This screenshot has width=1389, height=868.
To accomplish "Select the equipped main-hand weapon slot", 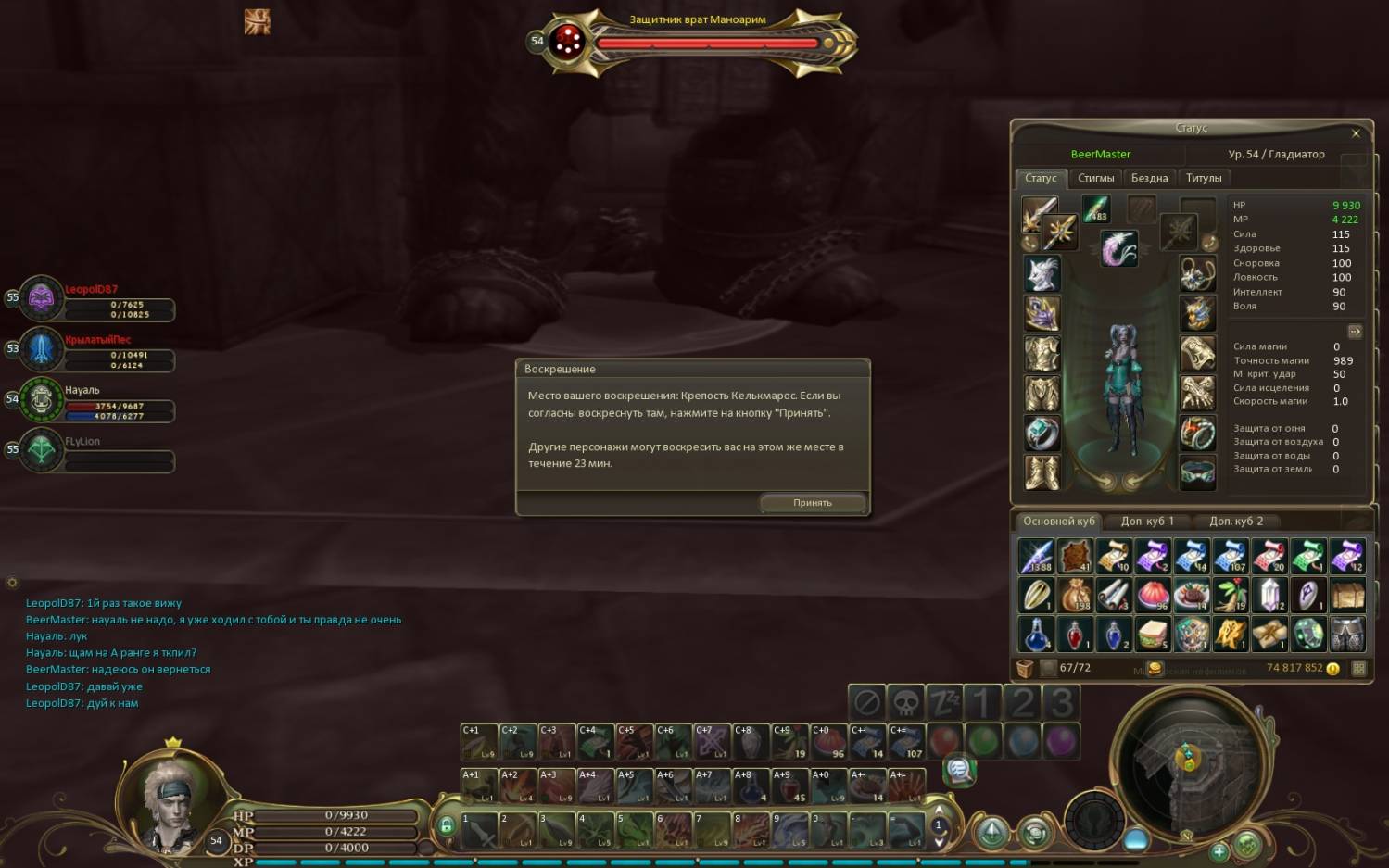I will coord(1039,214).
